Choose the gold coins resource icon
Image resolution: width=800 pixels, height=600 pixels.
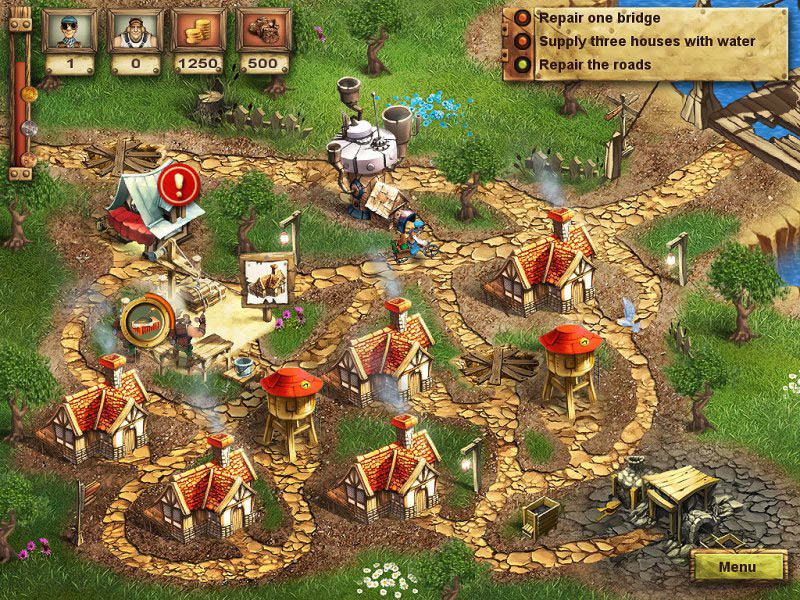click(198, 31)
